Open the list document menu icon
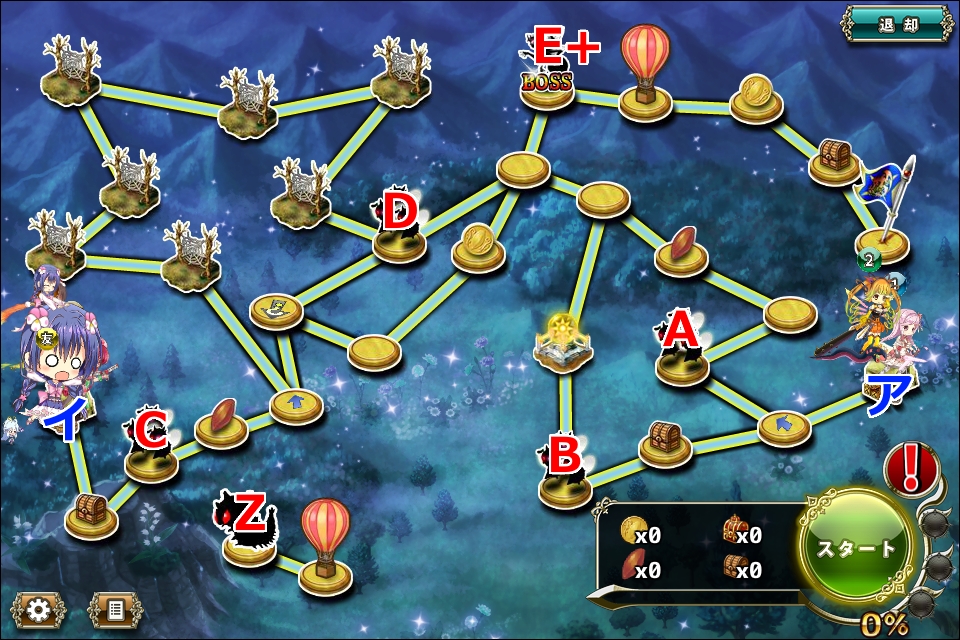960x640 pixels. (114, 609)
